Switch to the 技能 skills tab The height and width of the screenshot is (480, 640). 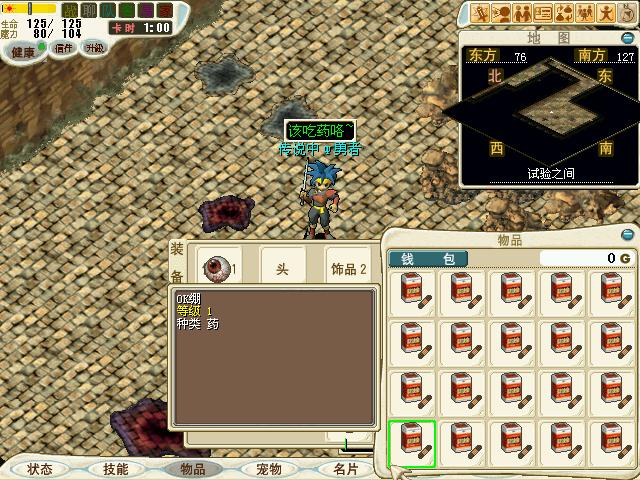coord(115,468)
